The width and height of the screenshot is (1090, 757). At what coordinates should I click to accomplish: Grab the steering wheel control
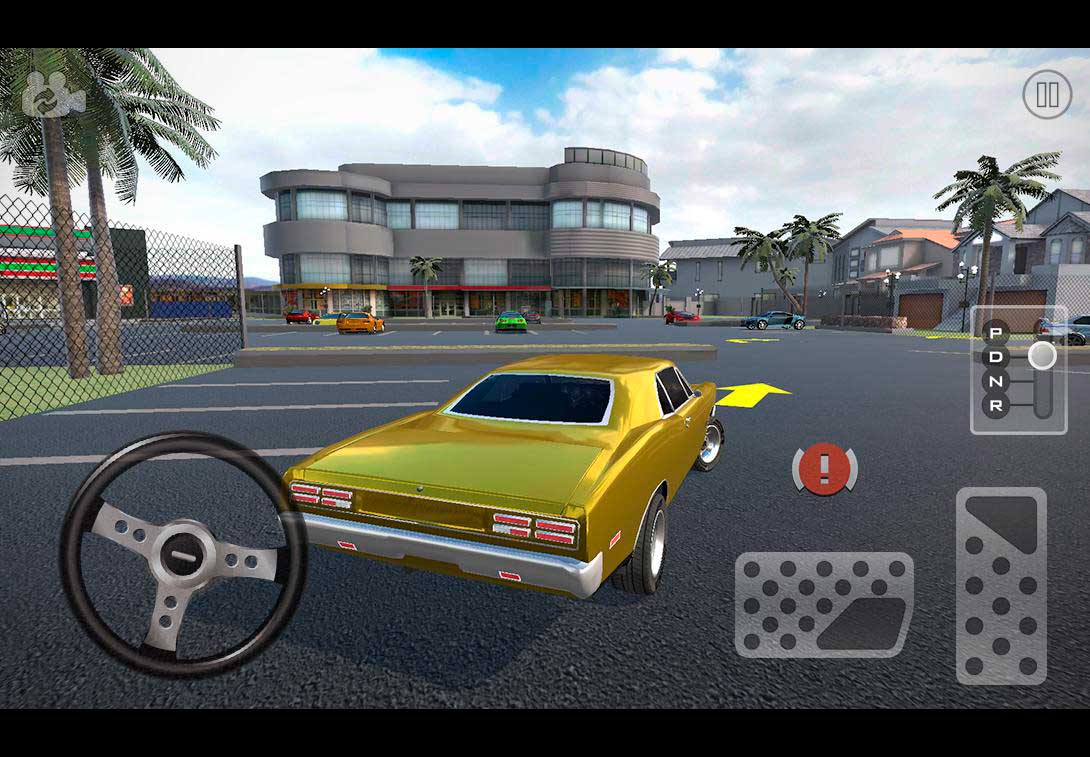(x=183, y=555)
